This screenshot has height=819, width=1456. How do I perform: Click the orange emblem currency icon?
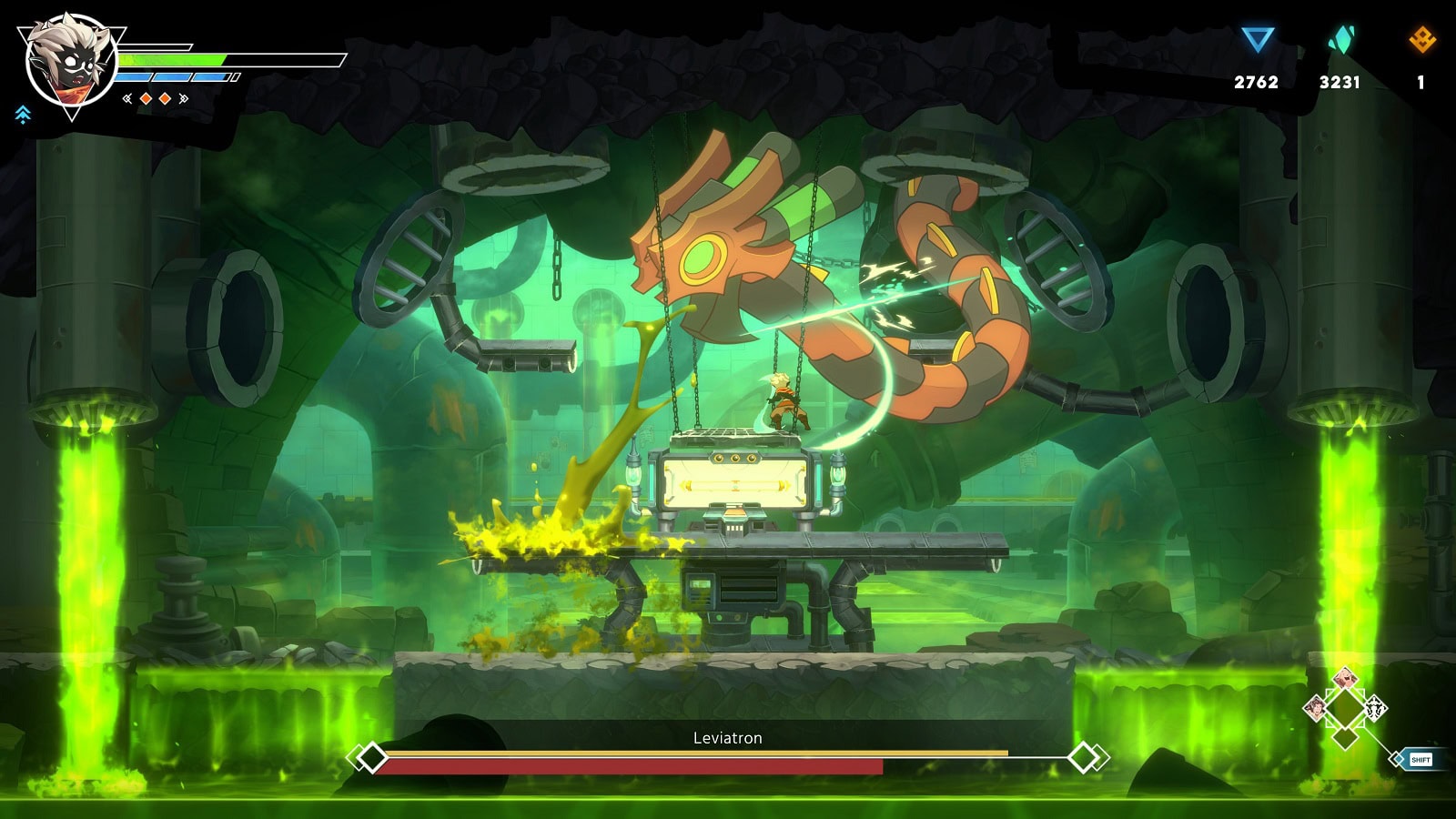1421,39
